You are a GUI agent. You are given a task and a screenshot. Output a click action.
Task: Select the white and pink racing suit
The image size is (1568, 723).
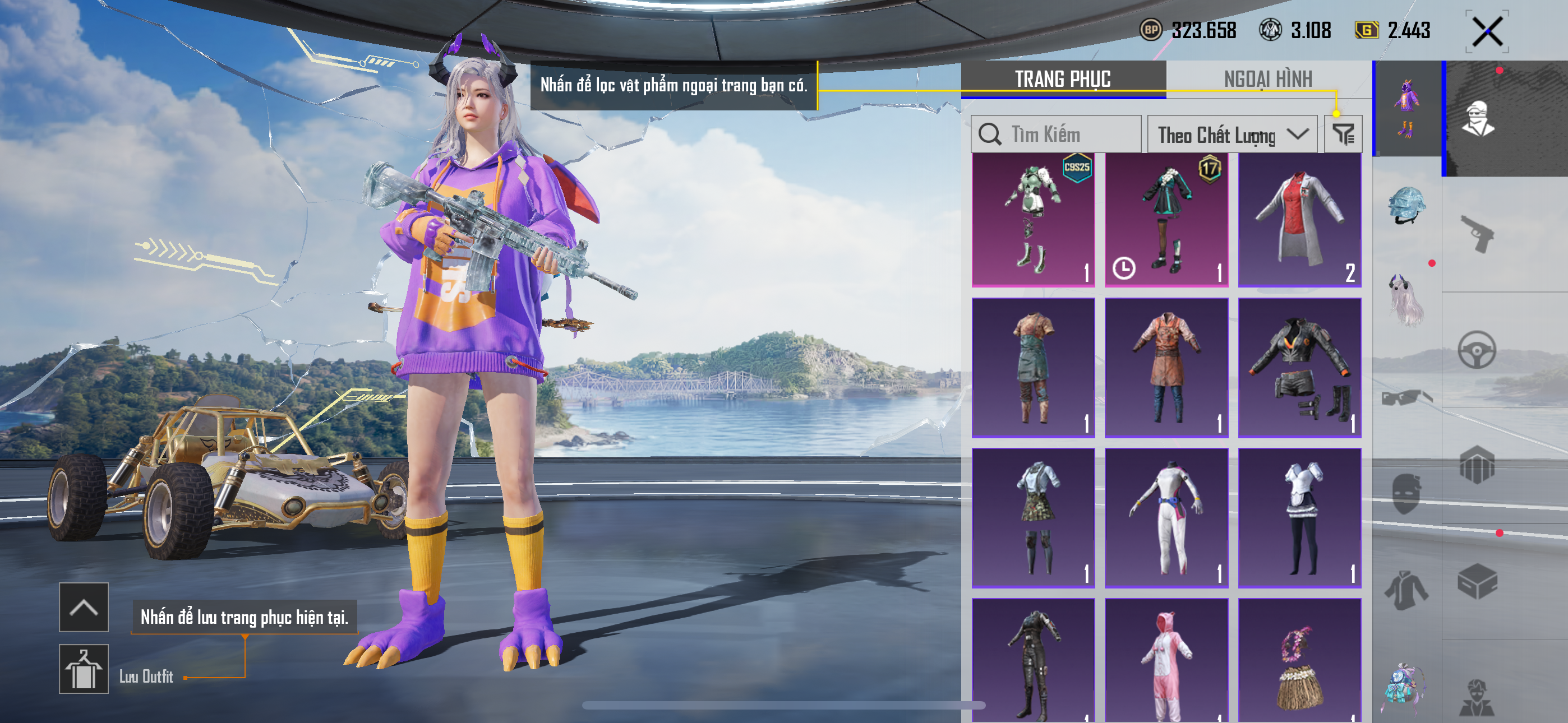pyautogui.click(x=1166, y=517)
